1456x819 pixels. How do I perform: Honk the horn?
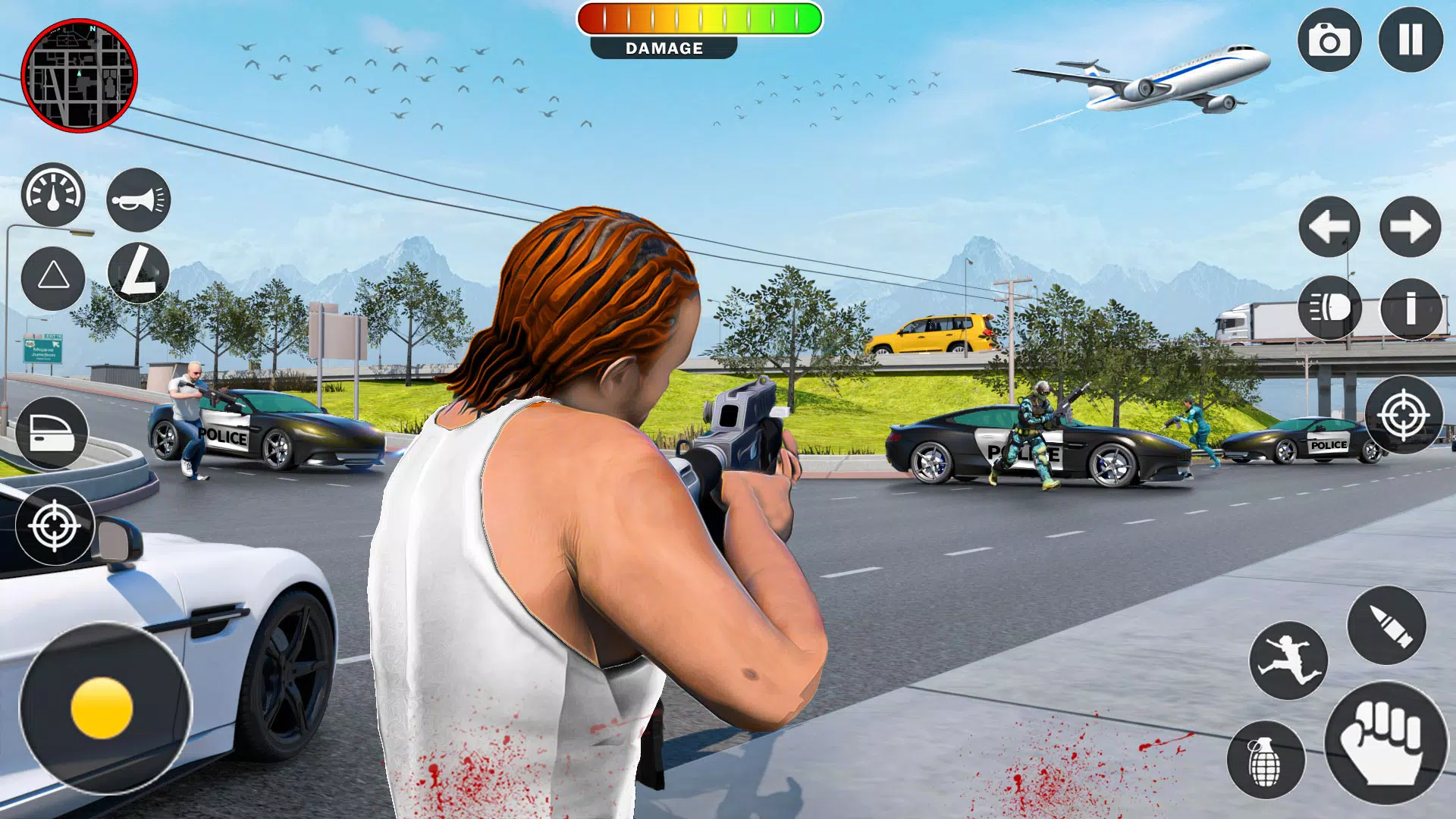136,199
